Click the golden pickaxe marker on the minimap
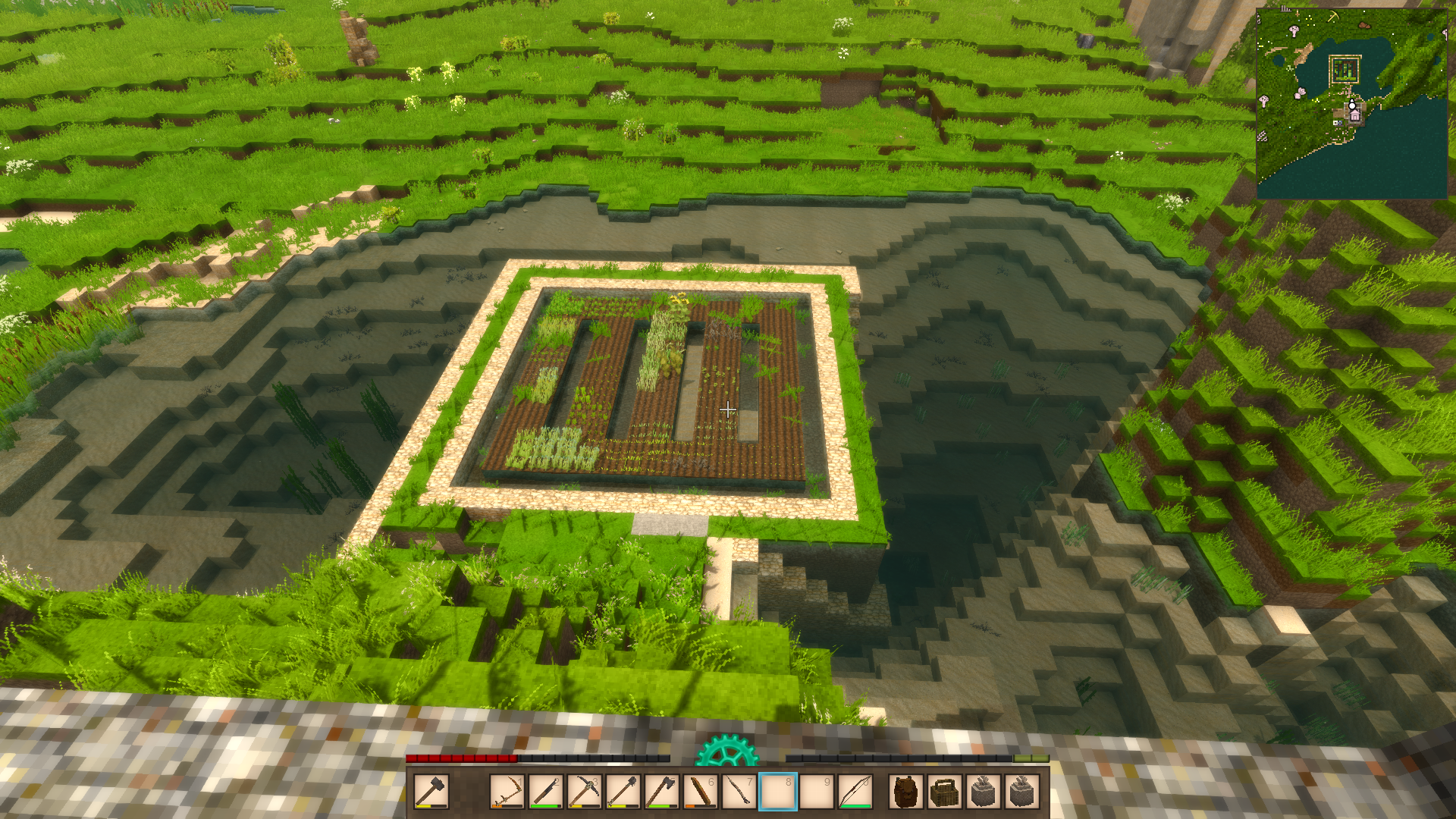Image resolution: width=1456 pixels, height=819 pixels. click(x=1332, y=17)
